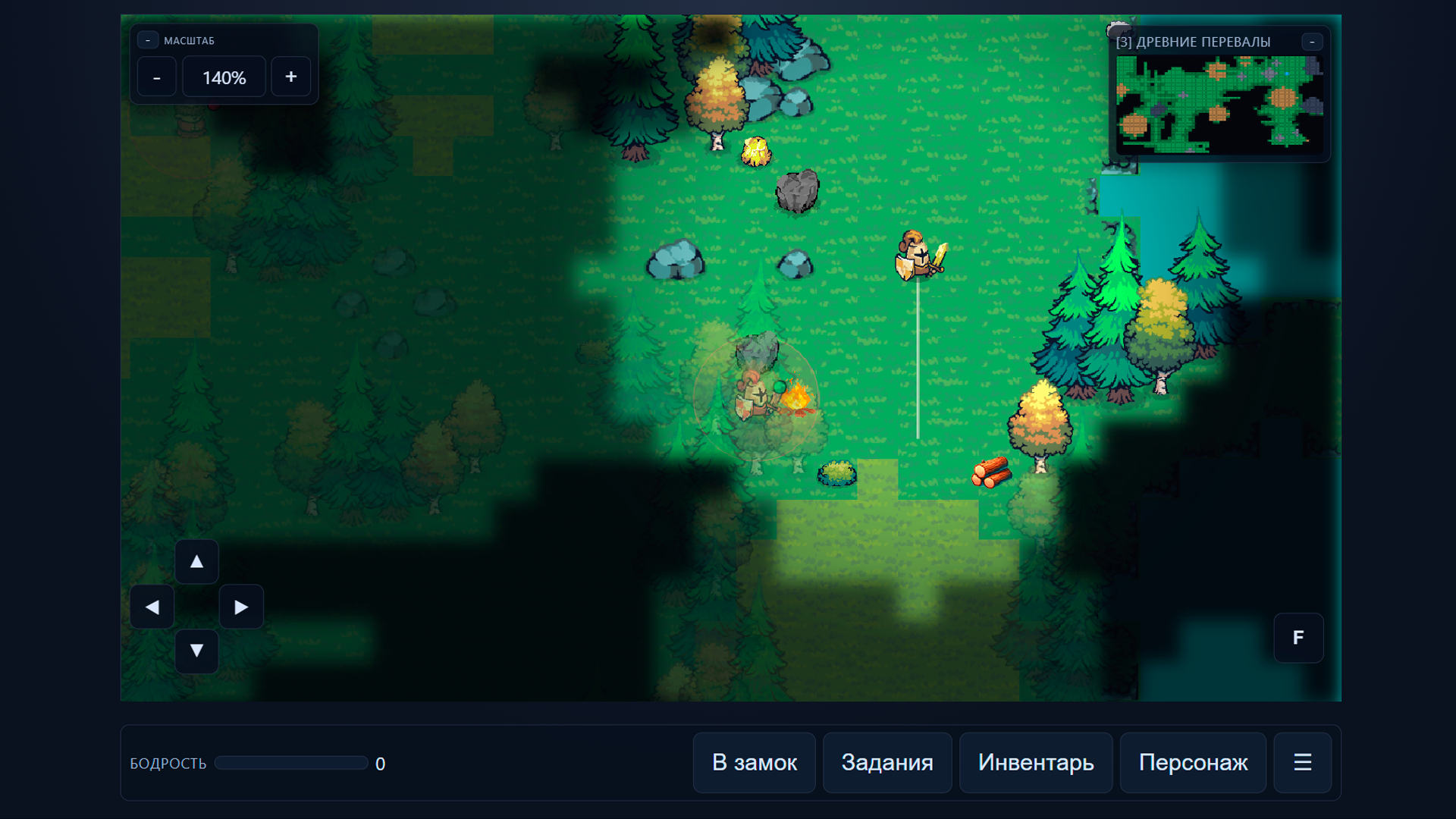This screenshot has height=819, width=1456.
Task: Open the Персонаж character screen
Action: 1193,763
